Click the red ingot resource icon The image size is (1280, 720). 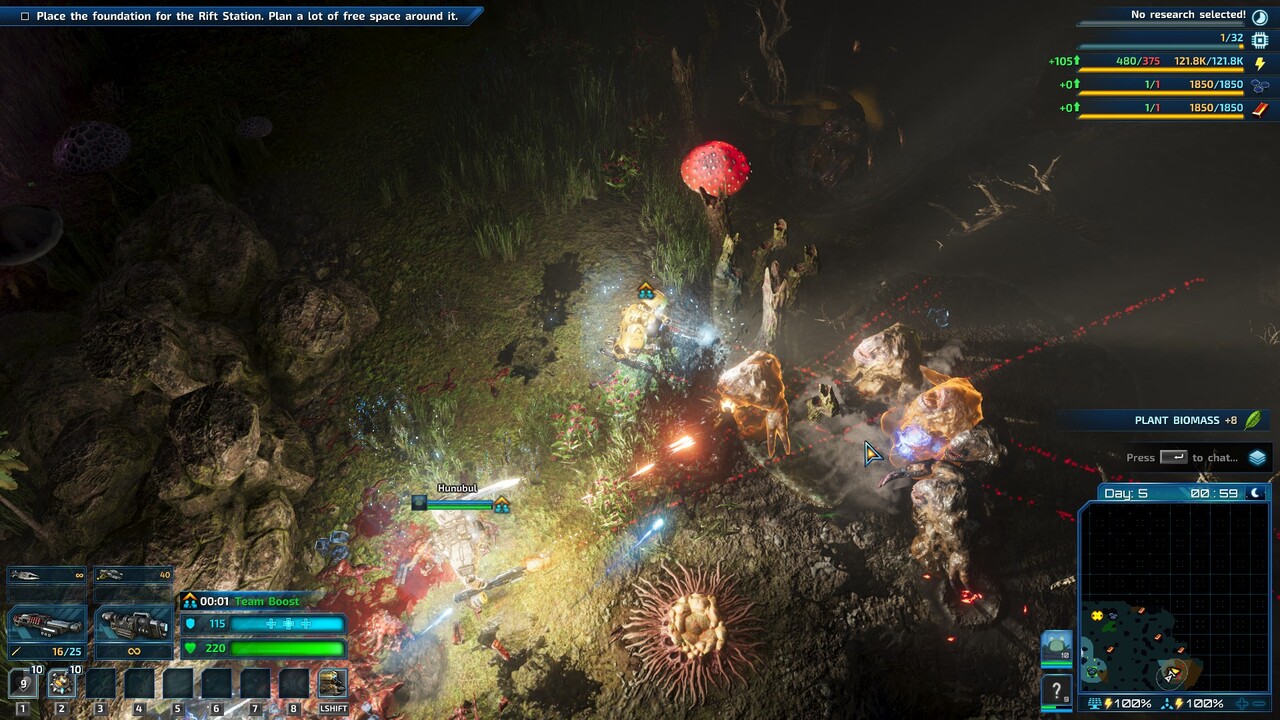pos(1260,108)
